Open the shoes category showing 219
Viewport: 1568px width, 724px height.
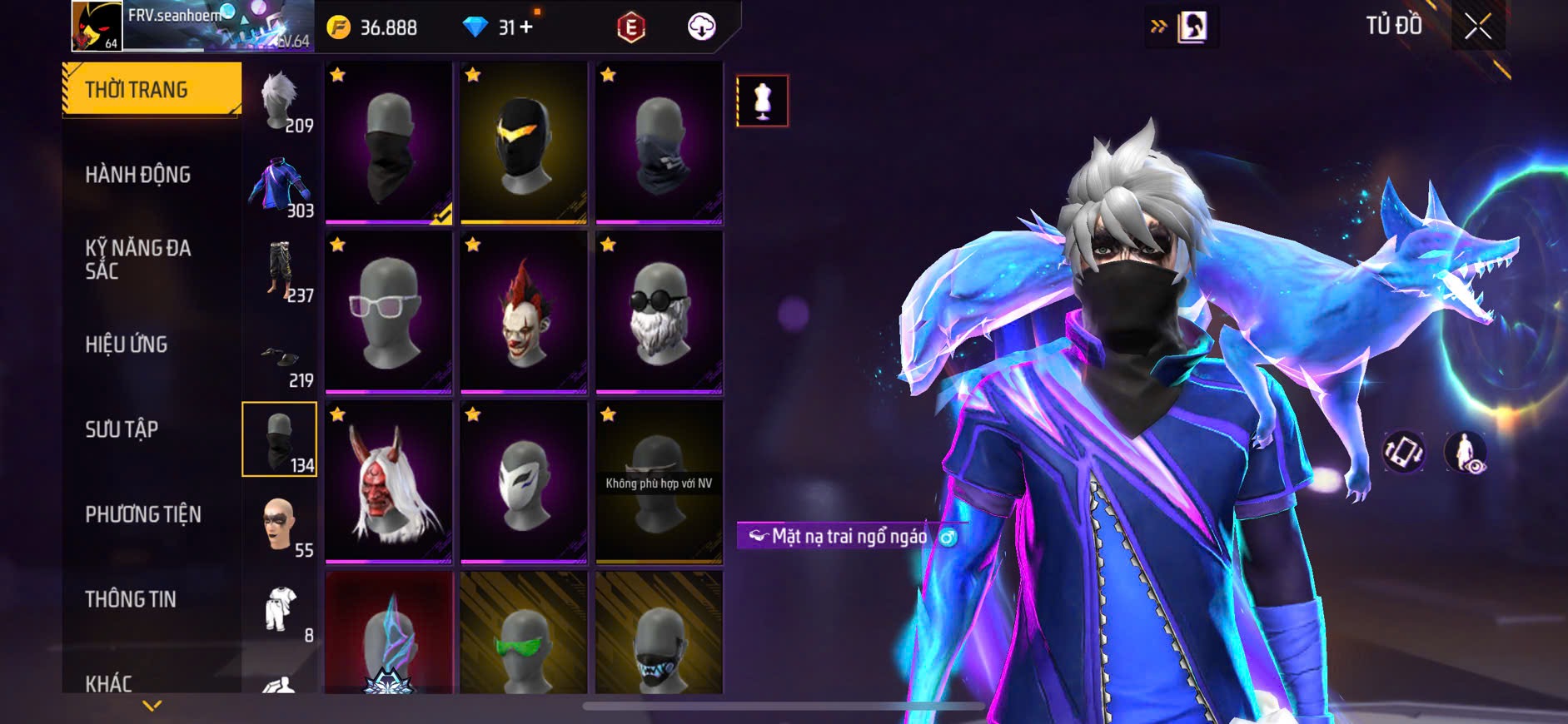(280, 358)
